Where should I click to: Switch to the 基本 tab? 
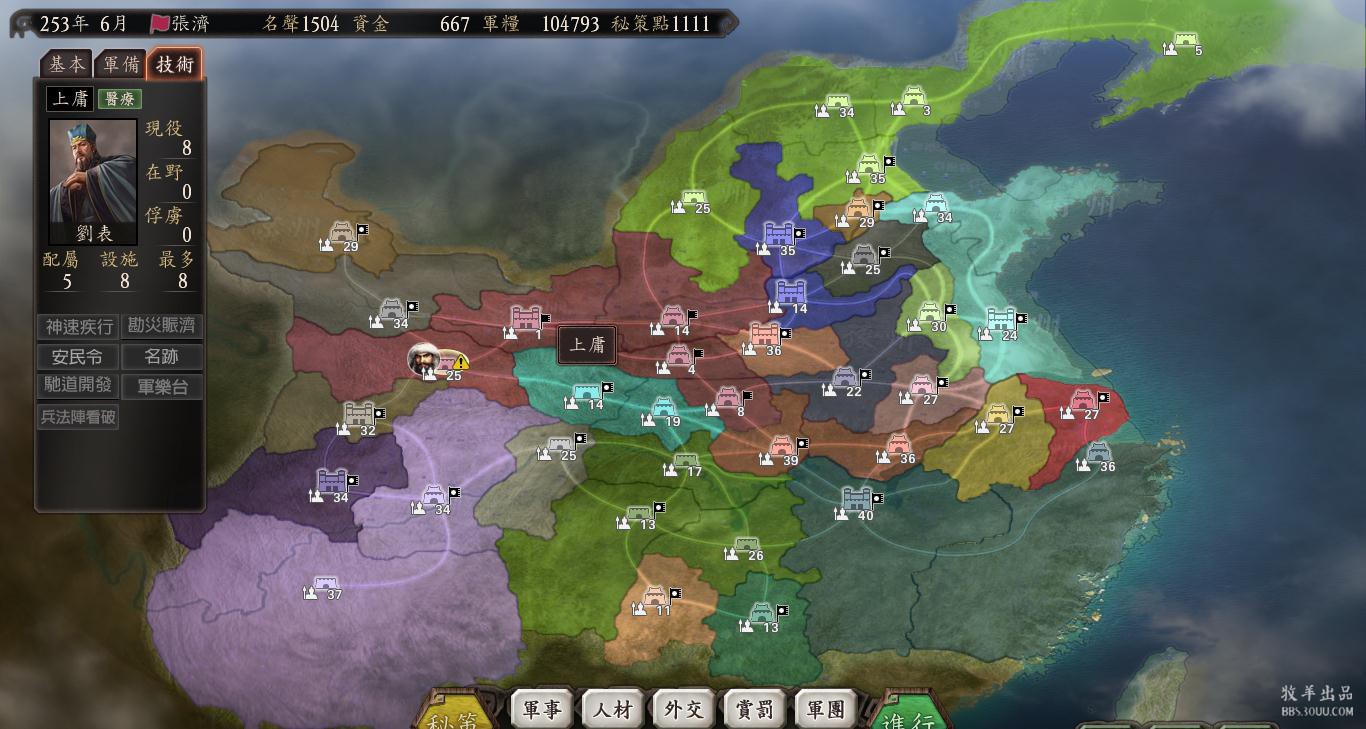coord(67,64)
